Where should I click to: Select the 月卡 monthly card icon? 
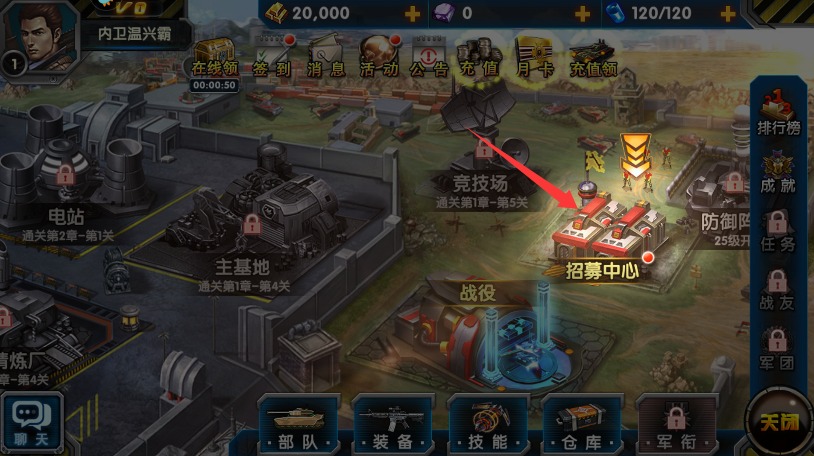pyautogui.click(x=534, y=57)
